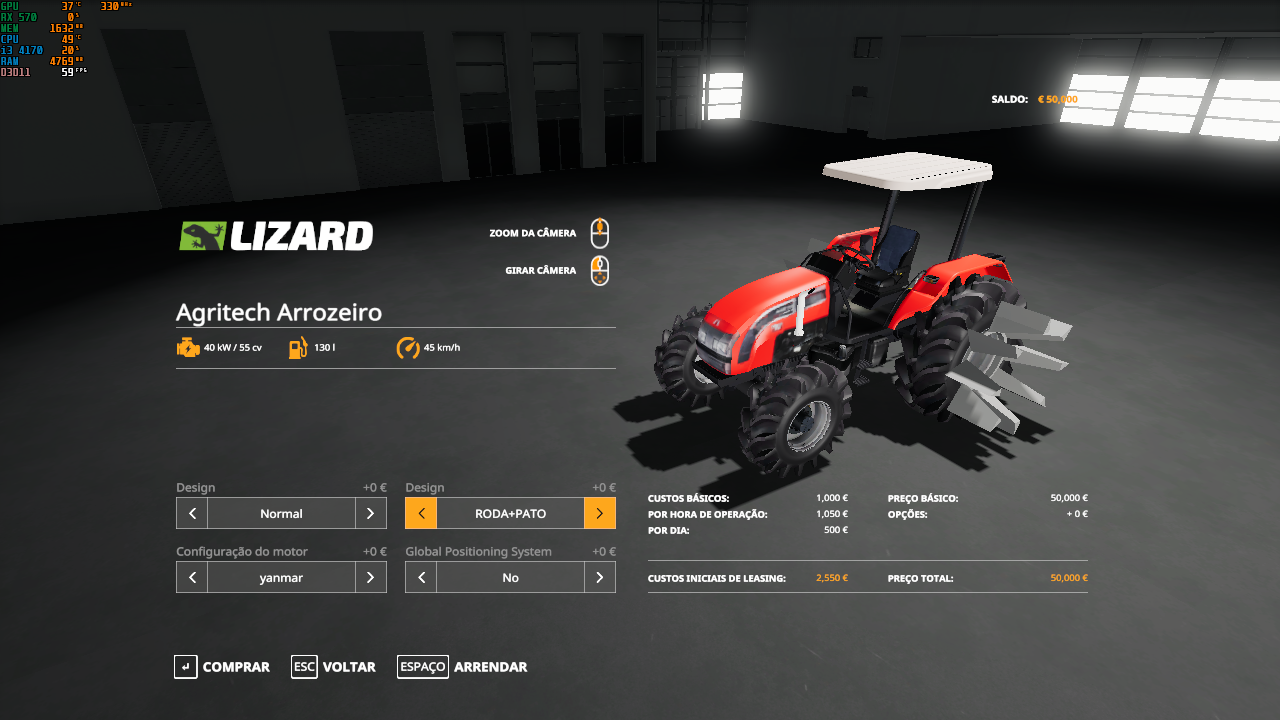Click the ESPAÇO key icon beside ARRENDAR

(x=422, y=667)
